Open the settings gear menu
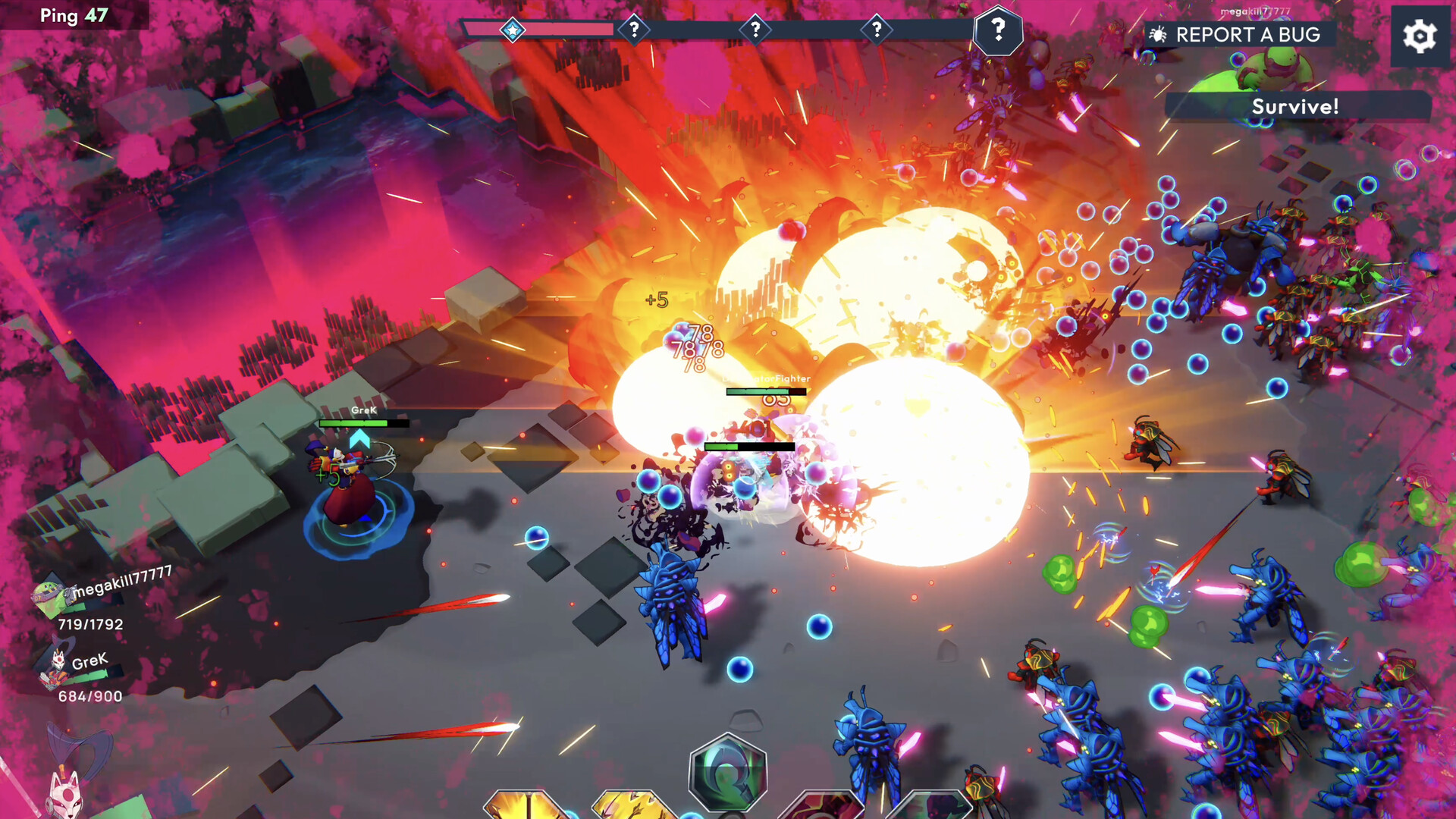The height and width of the screenshot is (819, 1456). [x=1419, y=36]
